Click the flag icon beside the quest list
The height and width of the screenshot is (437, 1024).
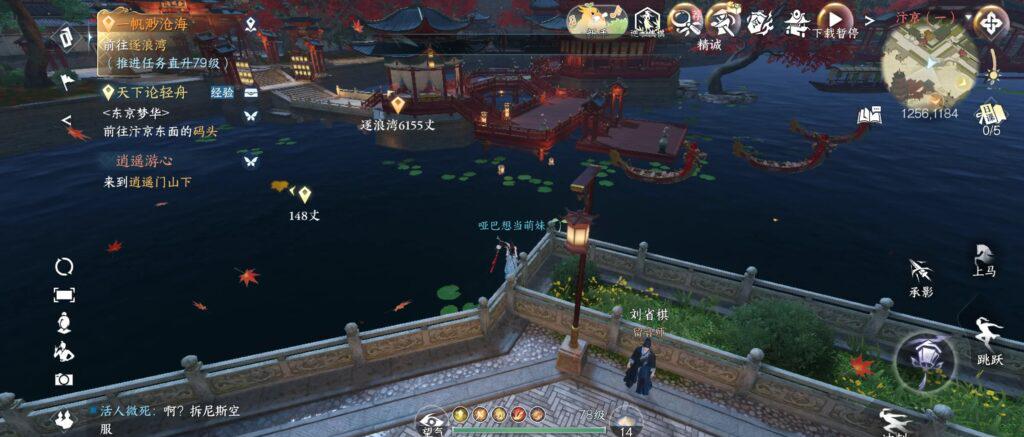pos(67,81)
